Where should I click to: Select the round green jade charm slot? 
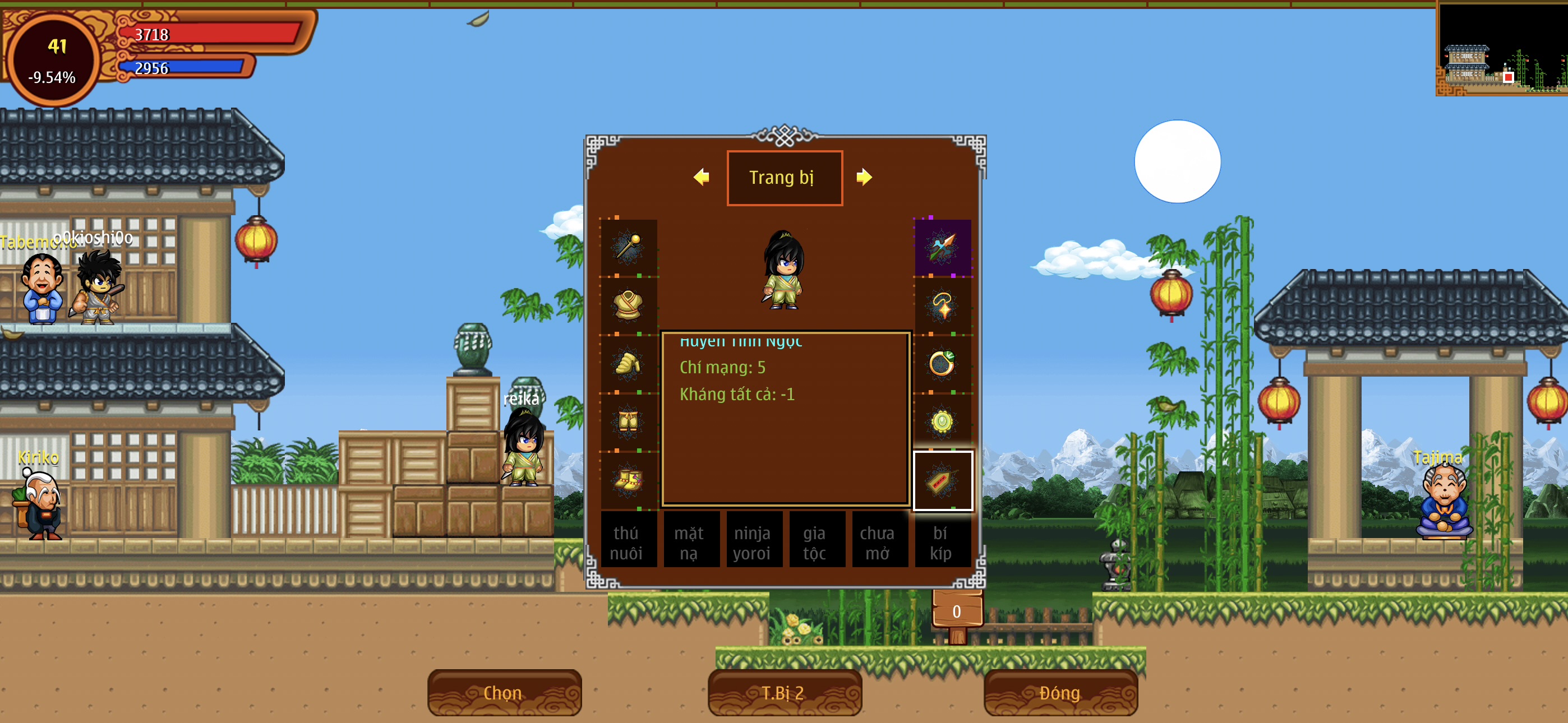(942, 421)
